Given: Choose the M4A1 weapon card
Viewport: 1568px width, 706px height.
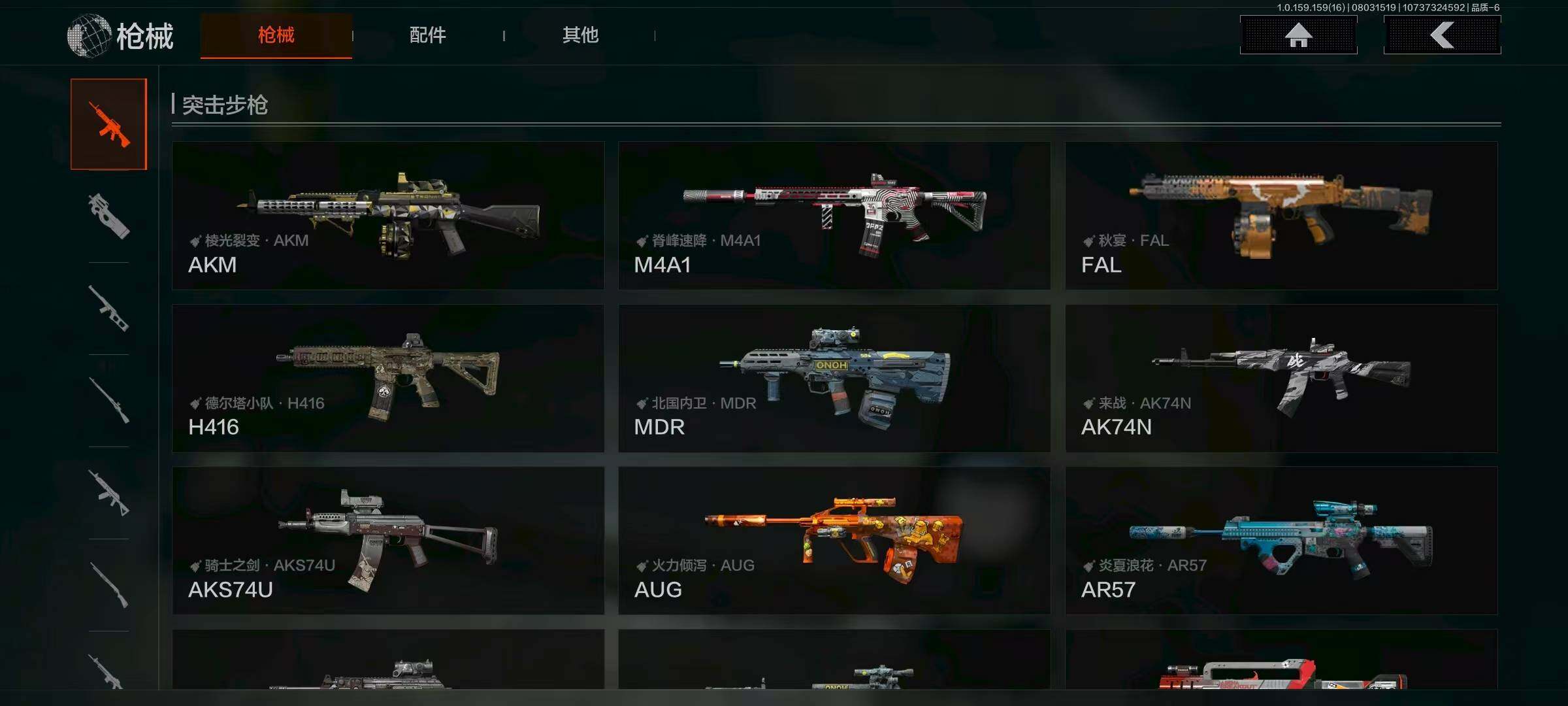Looking at the screenshot, I should tap(834, 216).
